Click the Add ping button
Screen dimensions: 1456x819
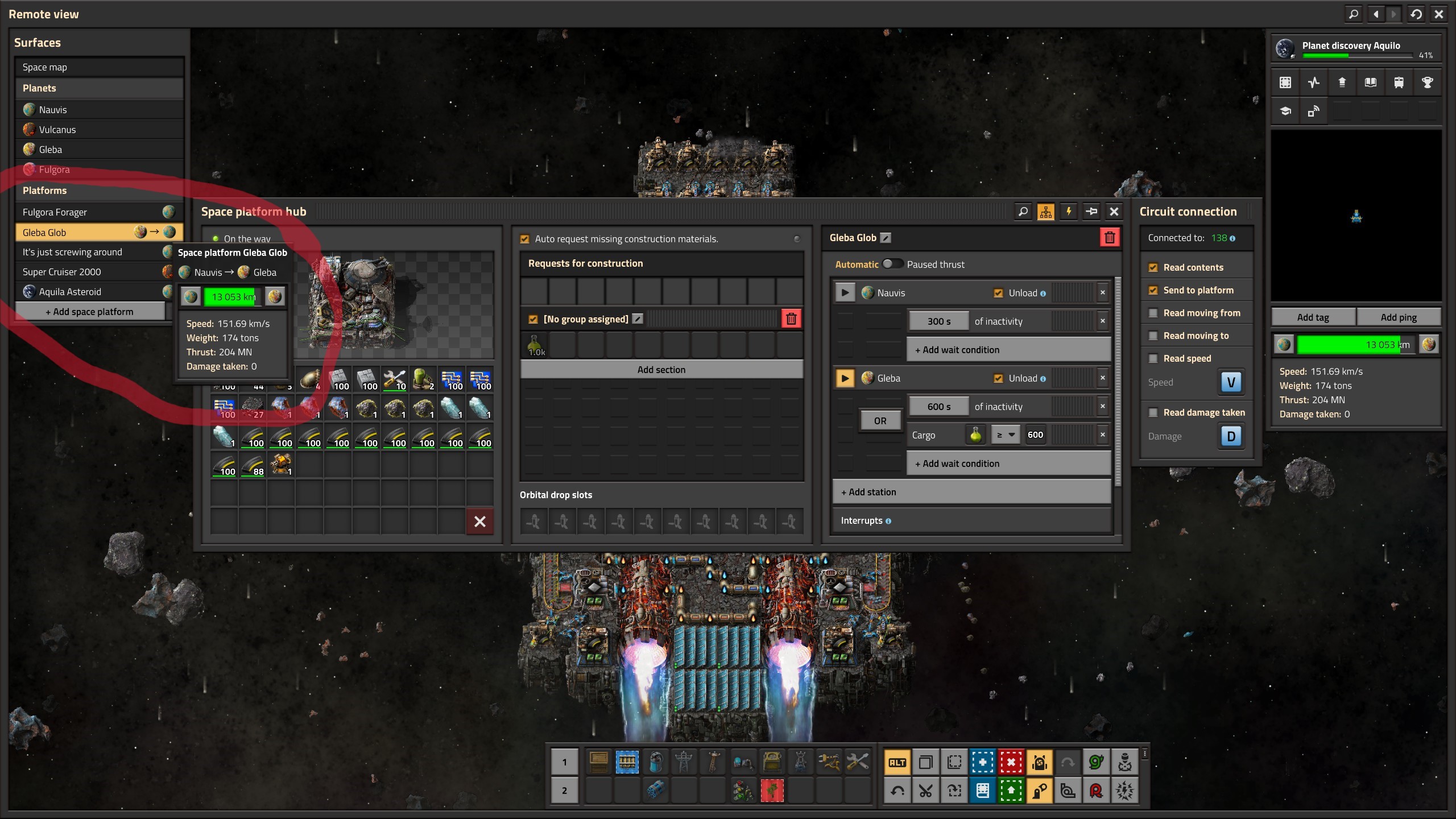click(x=1398, y=317)
